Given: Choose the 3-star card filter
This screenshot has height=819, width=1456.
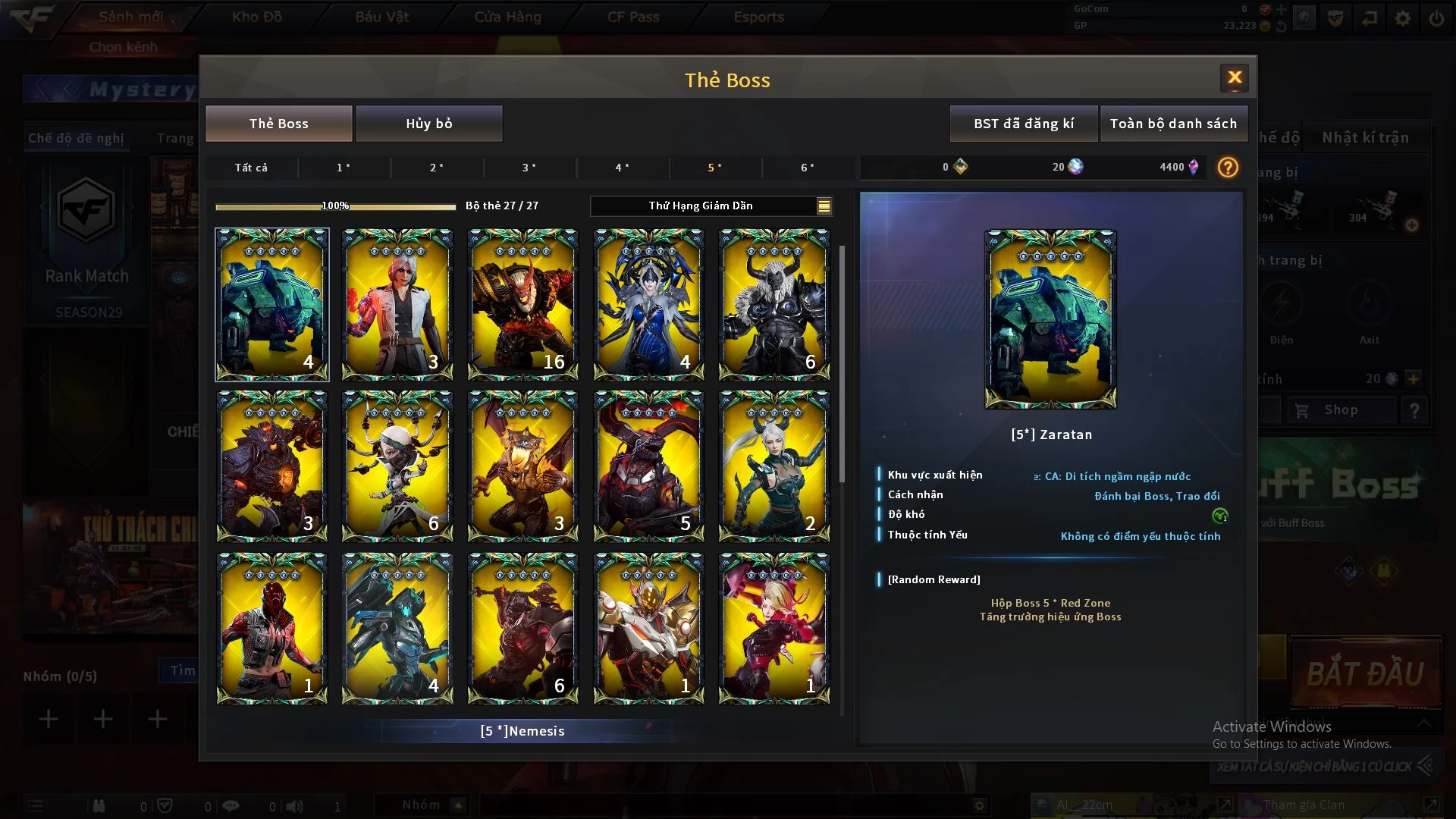Looking at the screenshot, I should tap(529, 168).
